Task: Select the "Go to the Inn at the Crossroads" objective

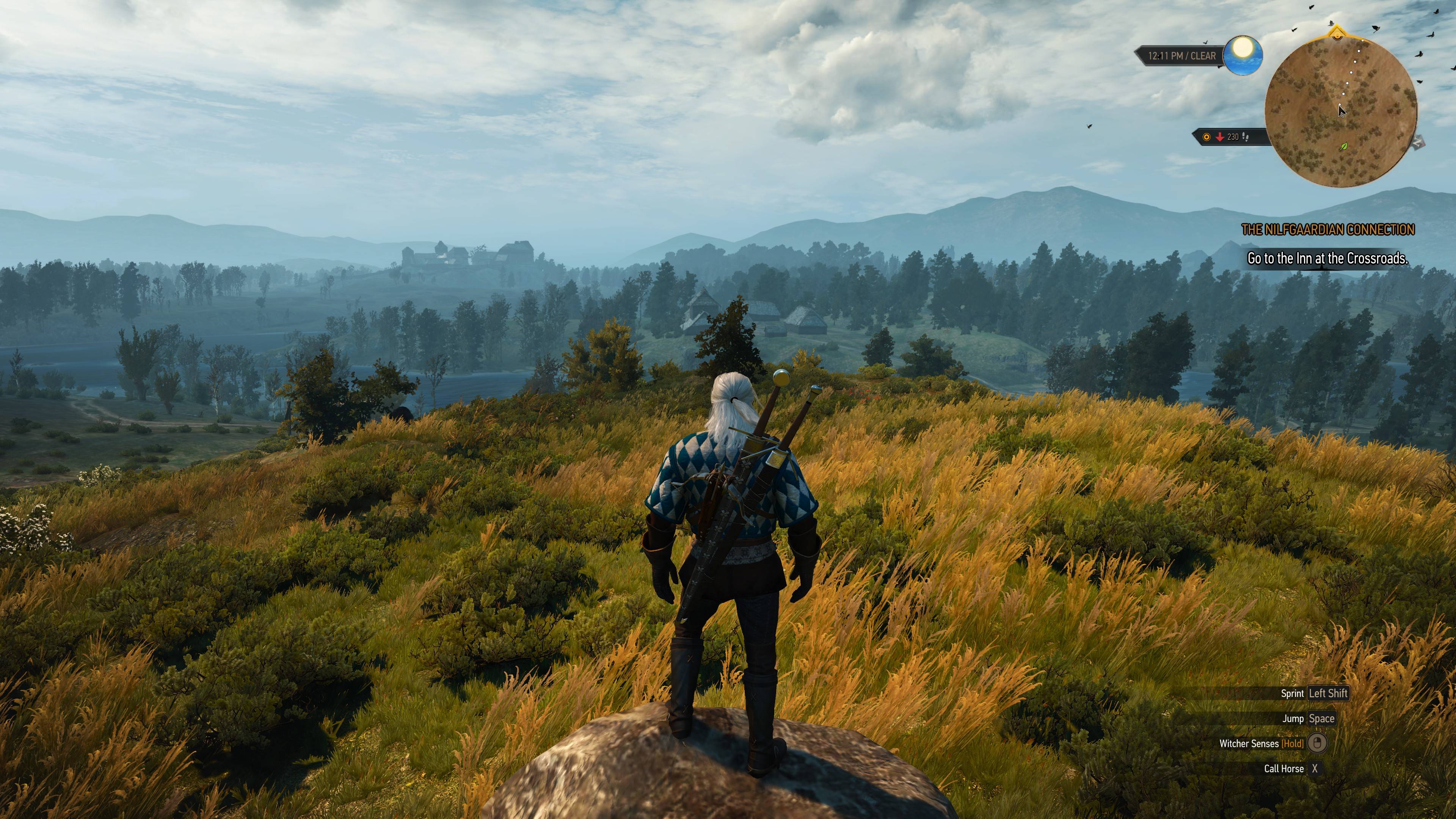Action: coord(1327,258)
